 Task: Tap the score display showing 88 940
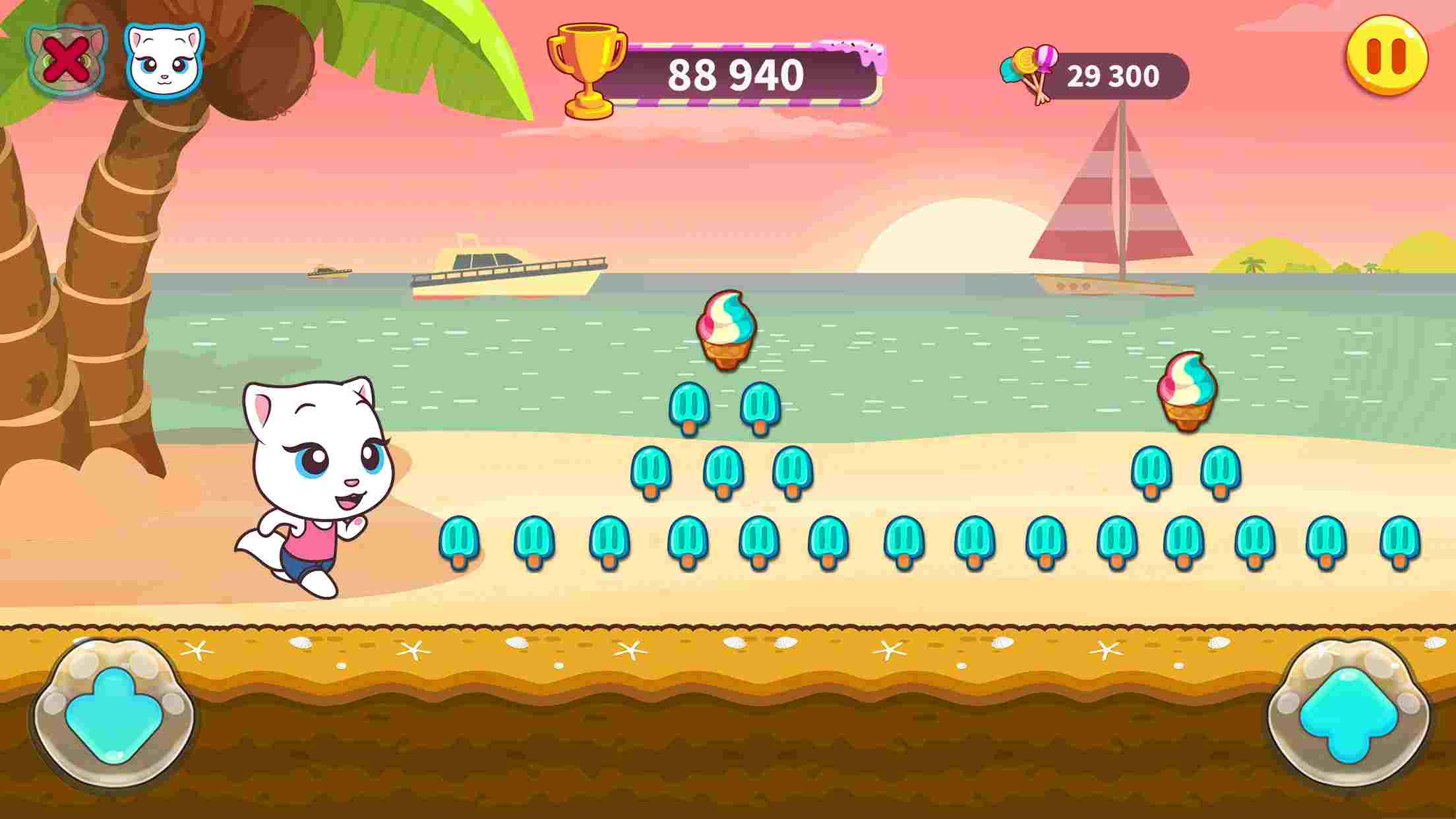pyautogui.click(x=735, y=73)
